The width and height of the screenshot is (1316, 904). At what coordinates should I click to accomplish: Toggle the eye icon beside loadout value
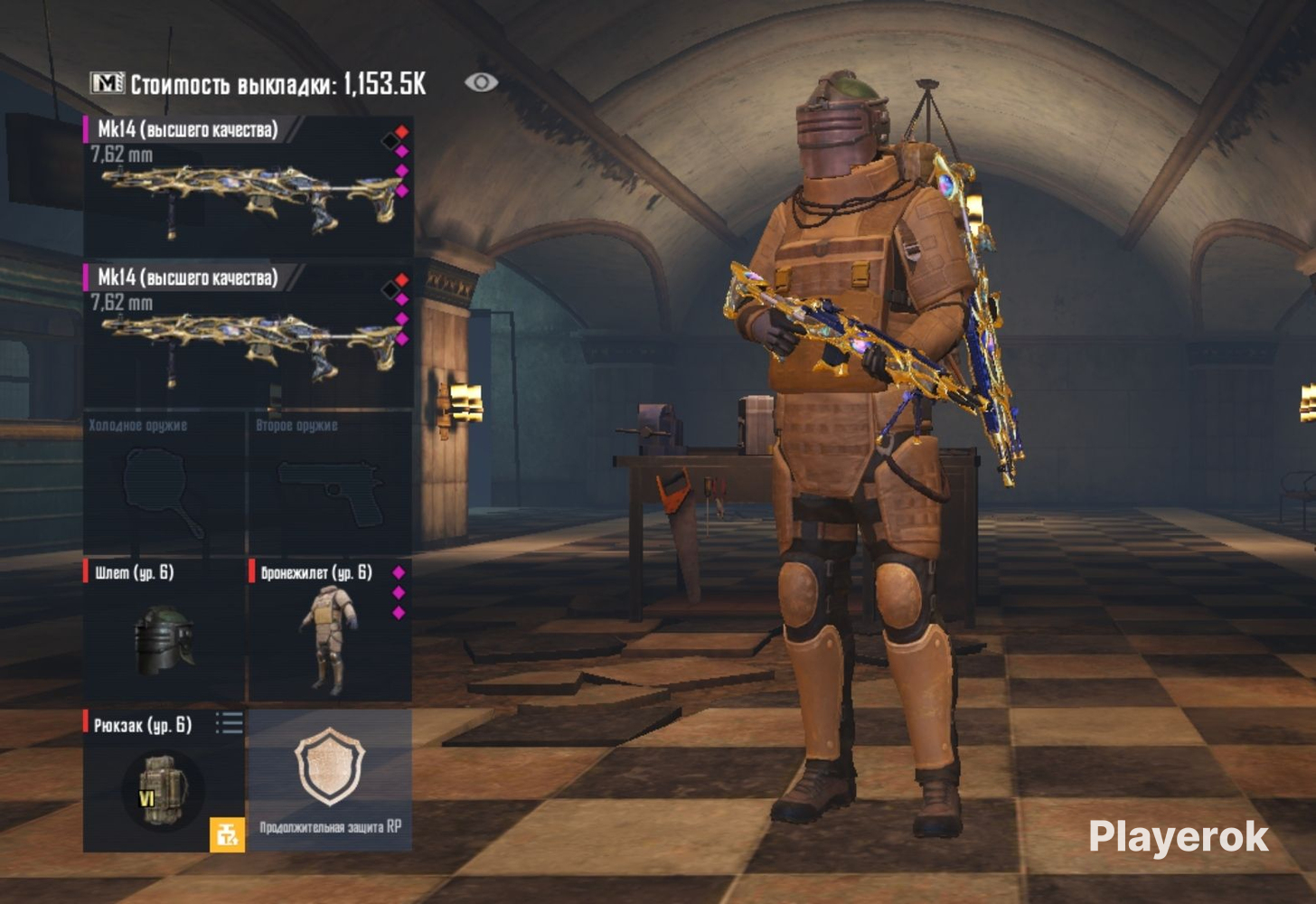click(481, 83)
